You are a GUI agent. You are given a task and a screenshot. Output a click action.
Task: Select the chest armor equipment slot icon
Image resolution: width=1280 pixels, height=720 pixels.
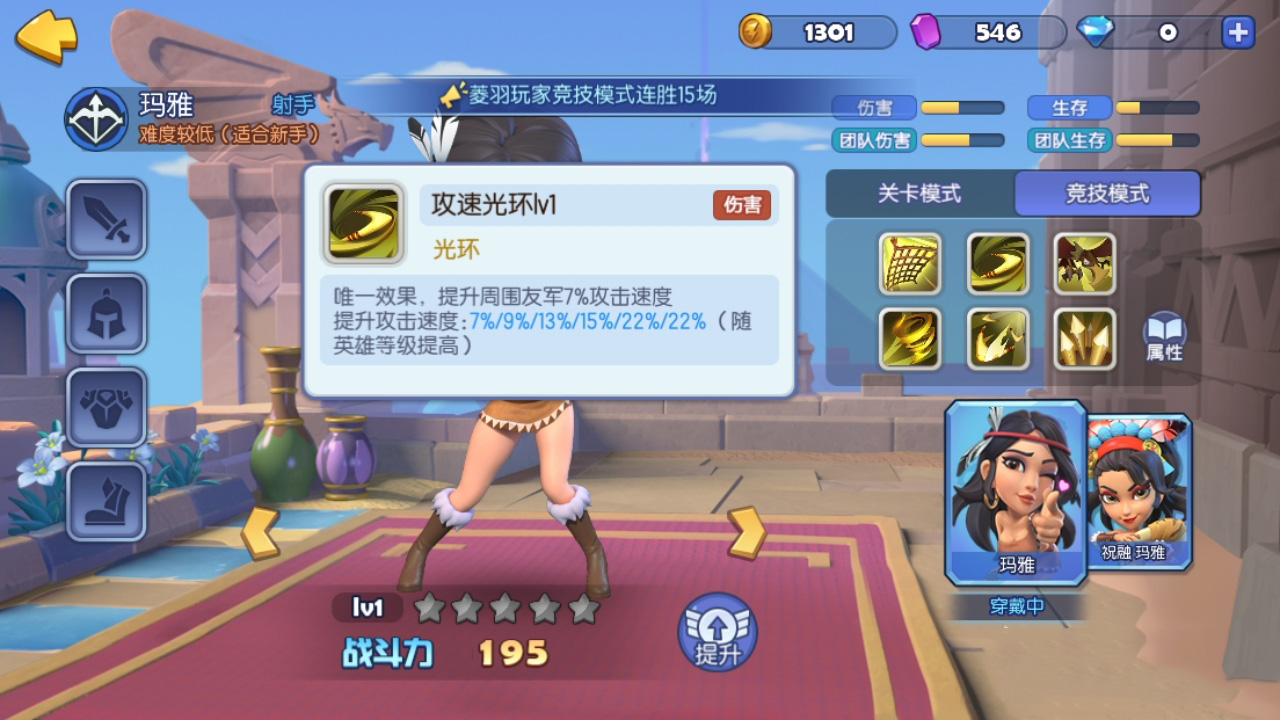(x=106, y=404)
